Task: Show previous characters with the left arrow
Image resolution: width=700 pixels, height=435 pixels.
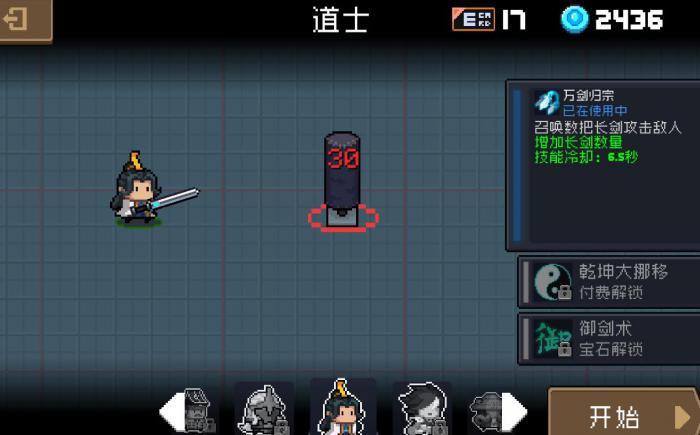Action: tap(171, 411)
